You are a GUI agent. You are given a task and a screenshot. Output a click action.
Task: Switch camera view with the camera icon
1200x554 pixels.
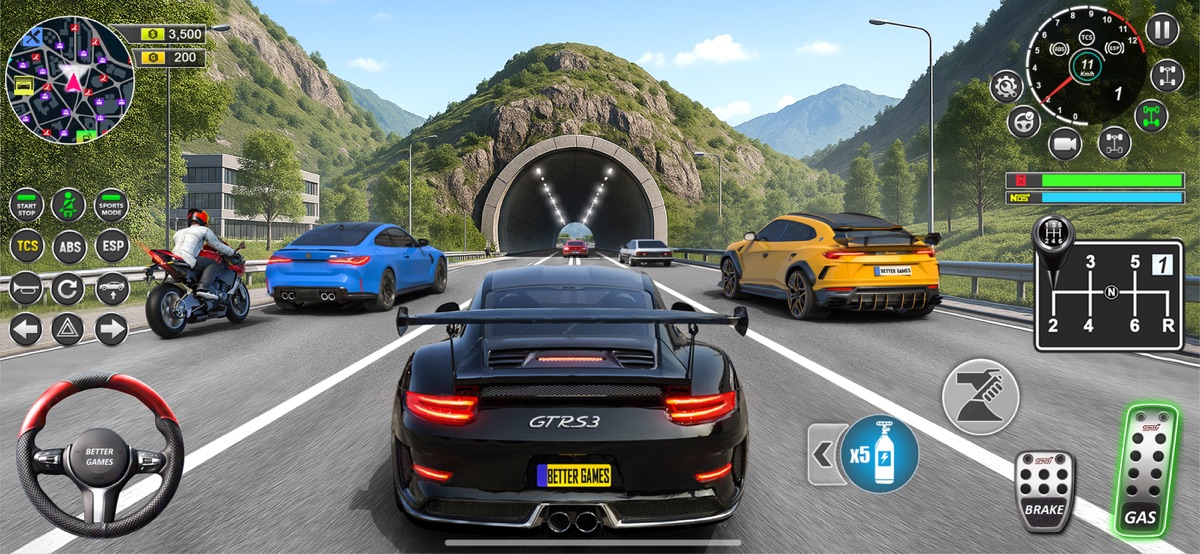tap(1065, 144)
